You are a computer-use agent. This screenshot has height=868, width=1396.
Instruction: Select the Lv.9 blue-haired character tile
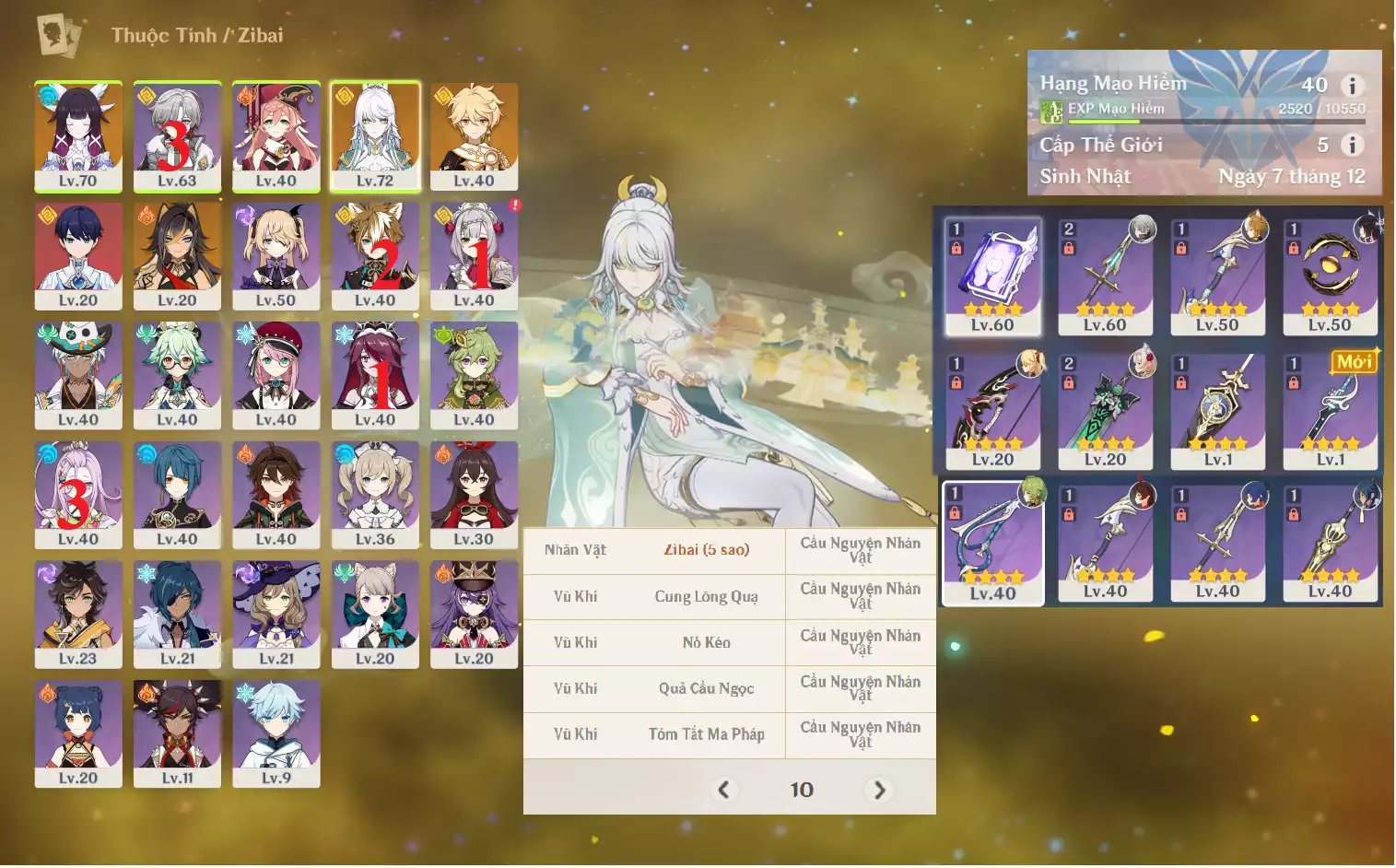(276, 733)
